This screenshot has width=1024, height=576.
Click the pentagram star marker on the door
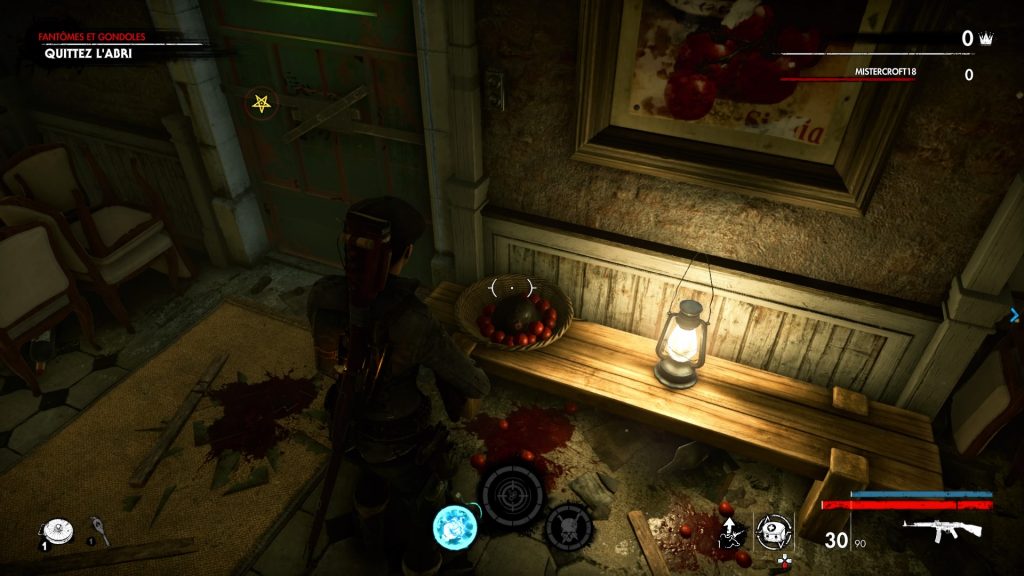261,102
